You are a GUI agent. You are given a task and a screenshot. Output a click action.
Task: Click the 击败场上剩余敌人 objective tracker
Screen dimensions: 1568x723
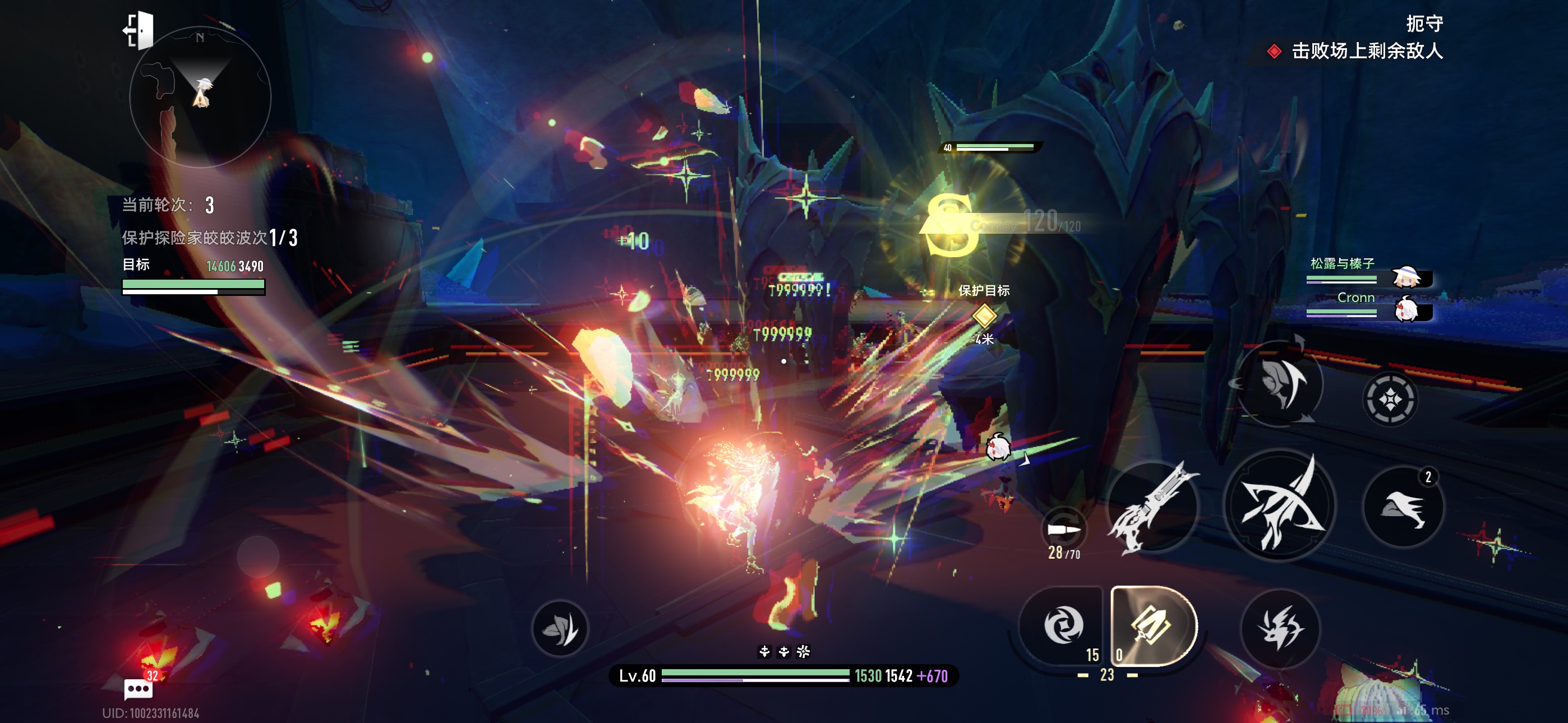point(1356,51)
